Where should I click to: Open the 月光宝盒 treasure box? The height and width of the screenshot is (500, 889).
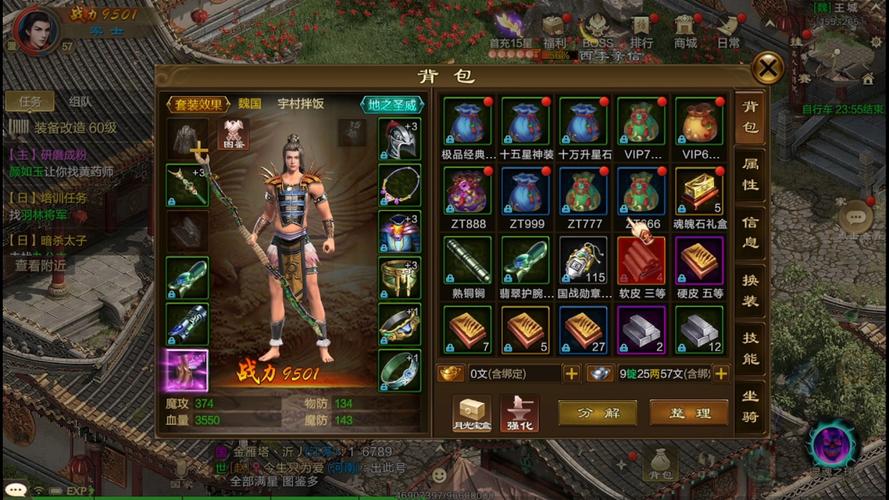pyautogui.click(x=470, y=412)
